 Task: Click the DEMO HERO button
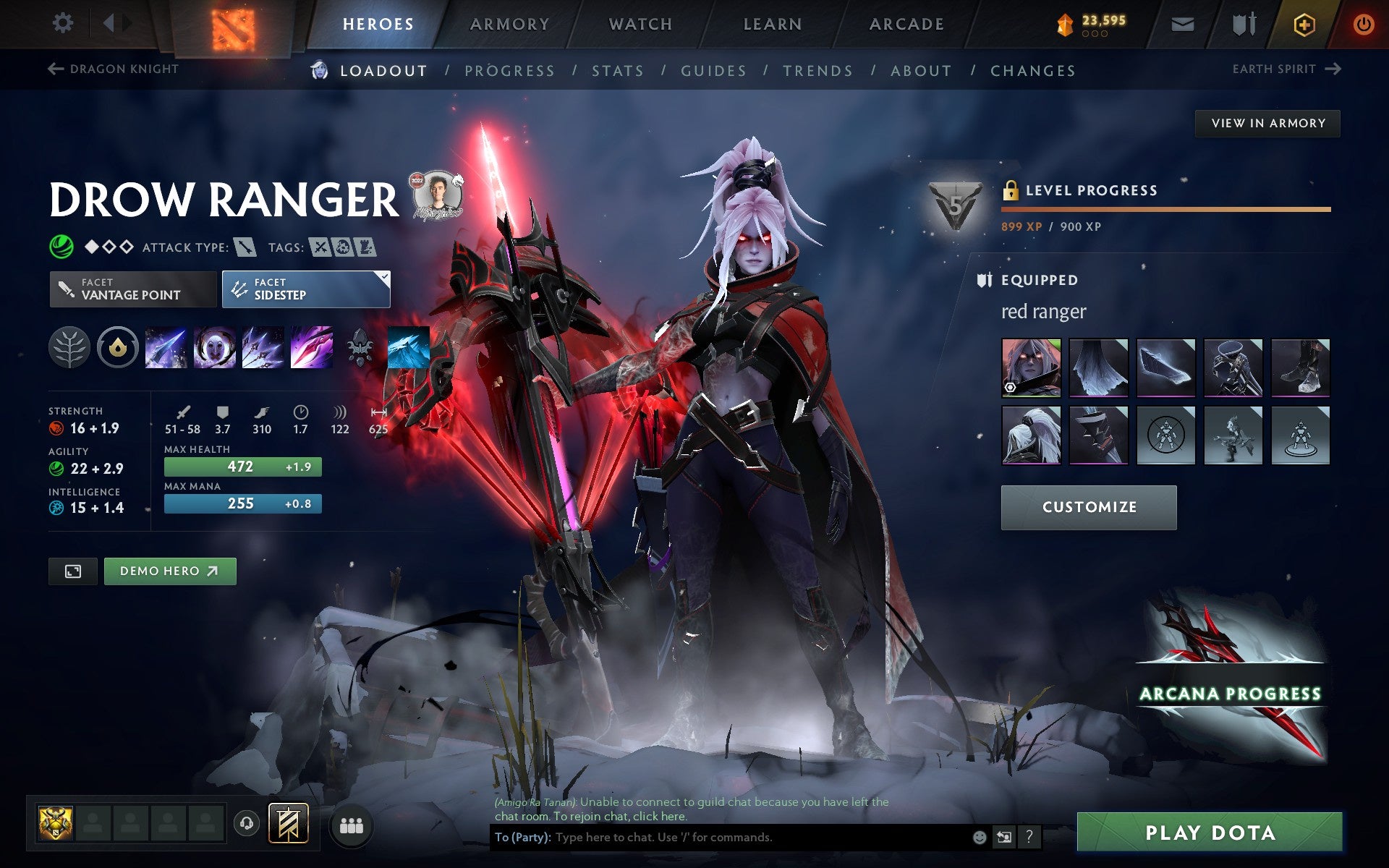169,571
